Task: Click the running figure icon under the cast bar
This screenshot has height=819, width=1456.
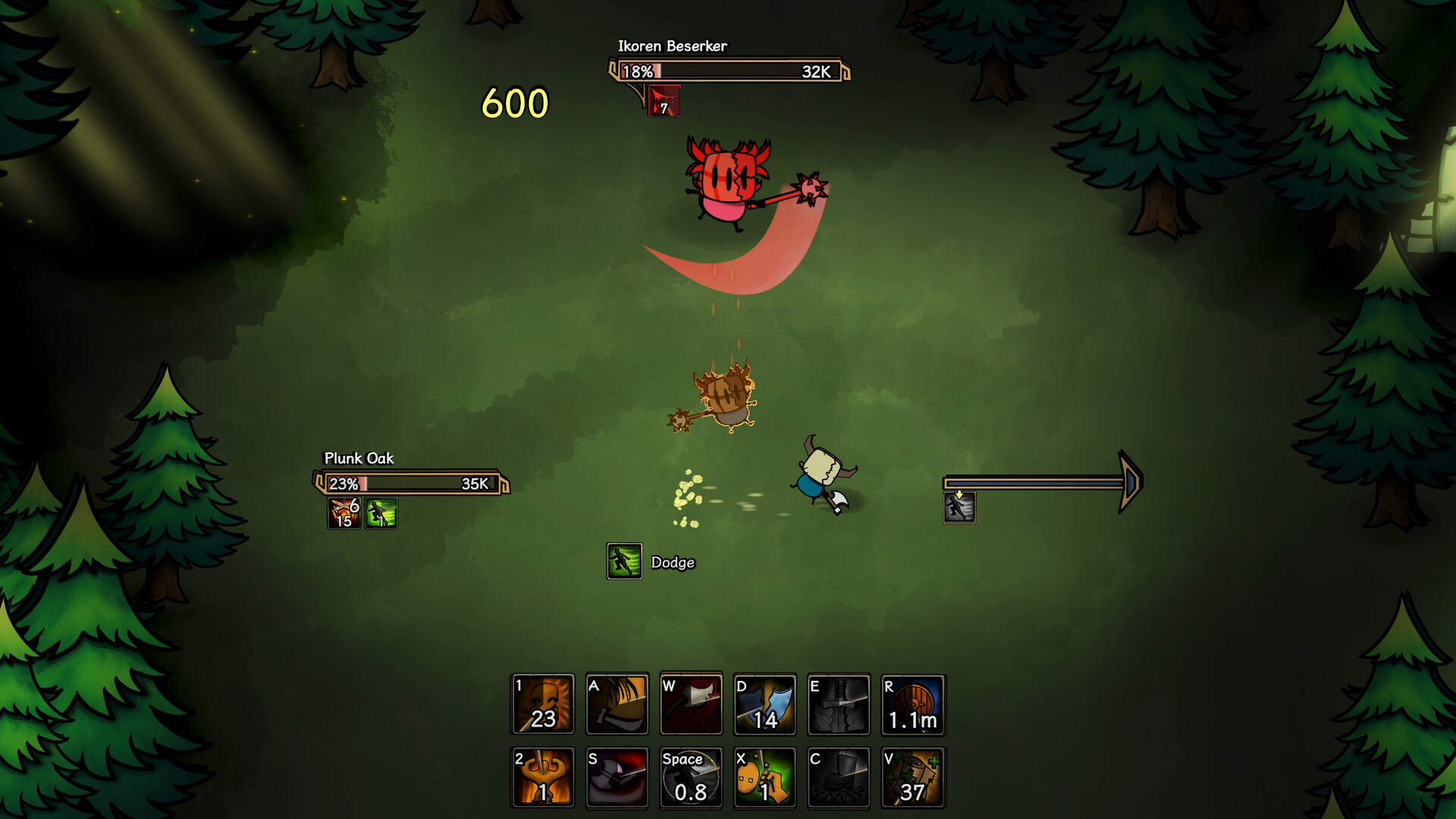Action: (959, 507)
